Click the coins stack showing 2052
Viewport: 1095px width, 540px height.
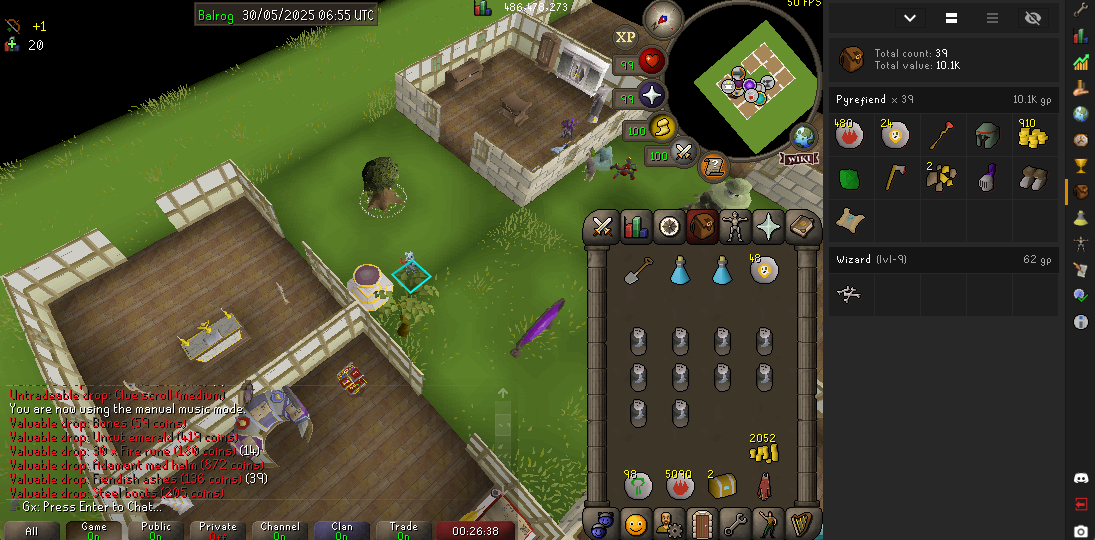(764, 450)
